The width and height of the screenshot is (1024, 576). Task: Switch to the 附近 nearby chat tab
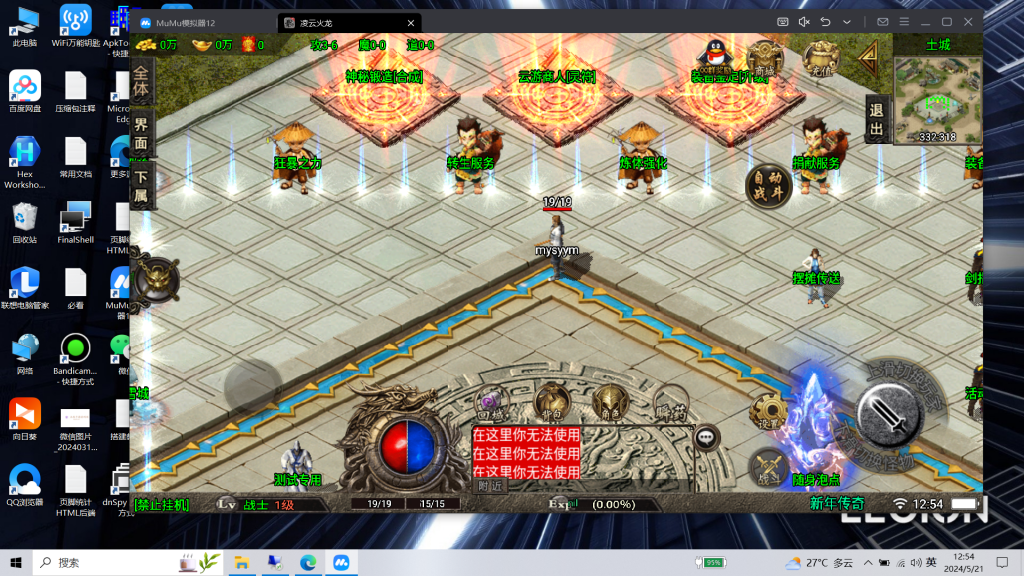[489, 486]
